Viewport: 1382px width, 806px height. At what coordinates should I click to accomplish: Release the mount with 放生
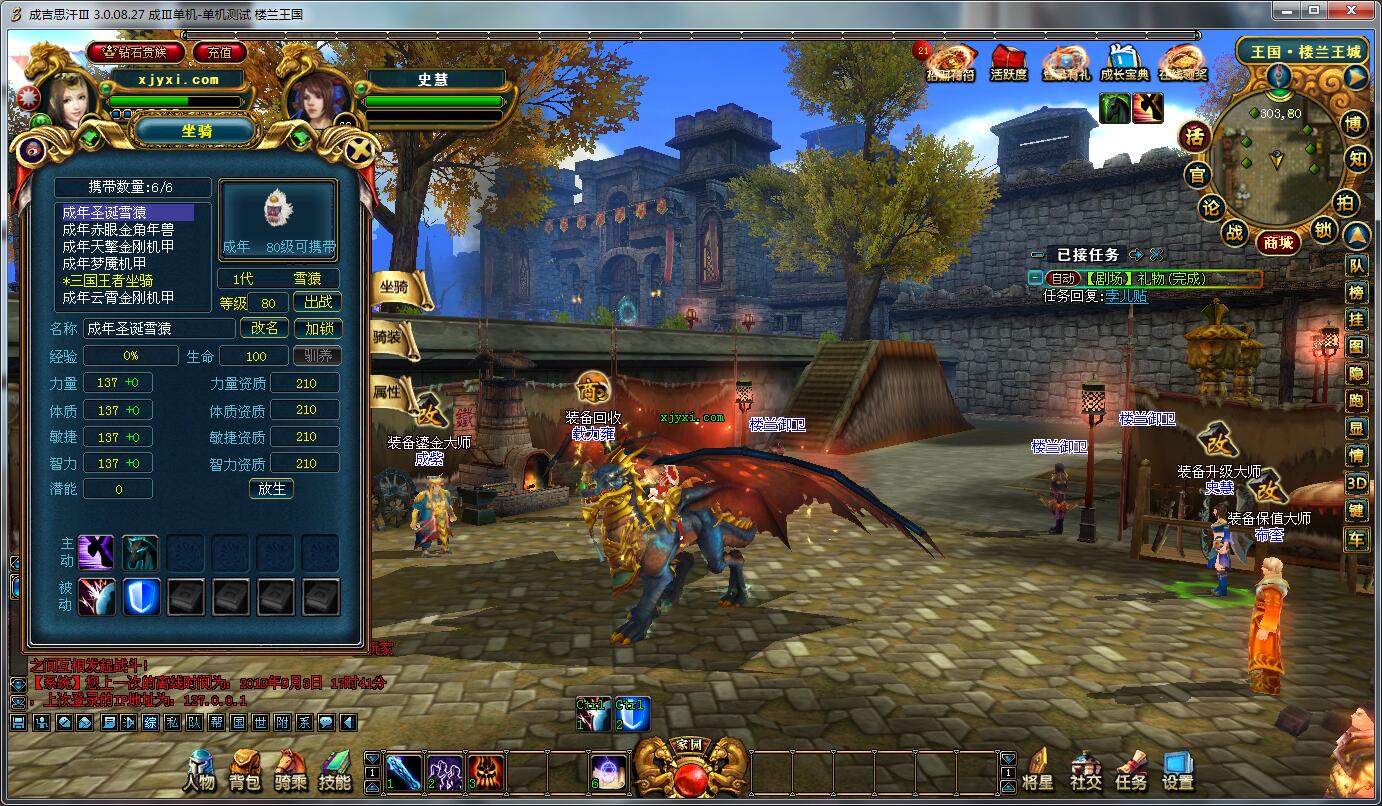[x=272, y=488]
